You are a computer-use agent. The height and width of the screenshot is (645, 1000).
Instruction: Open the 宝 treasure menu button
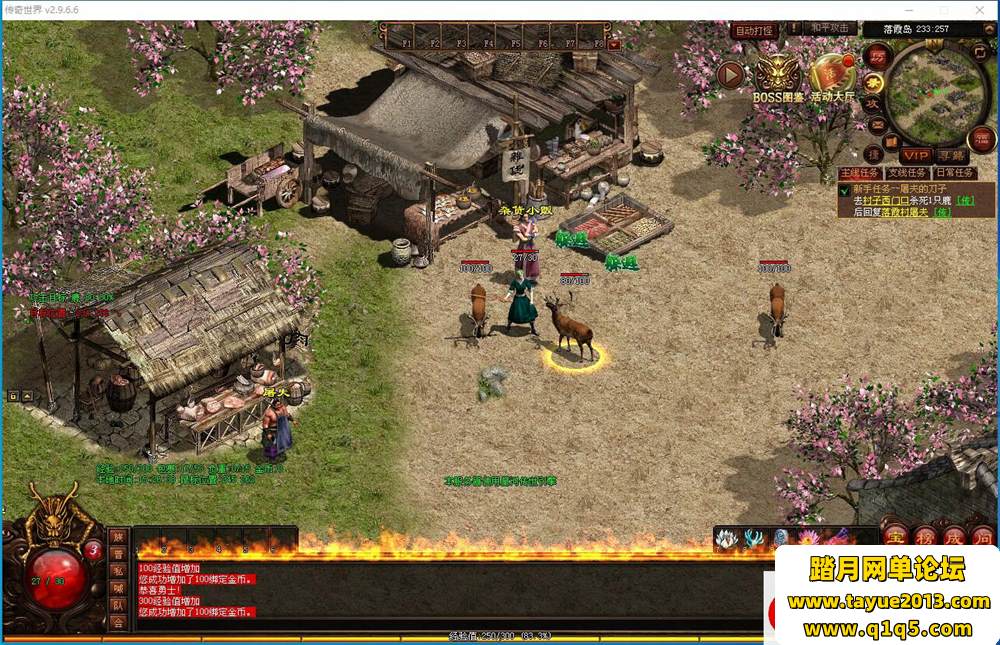[894, 535]
